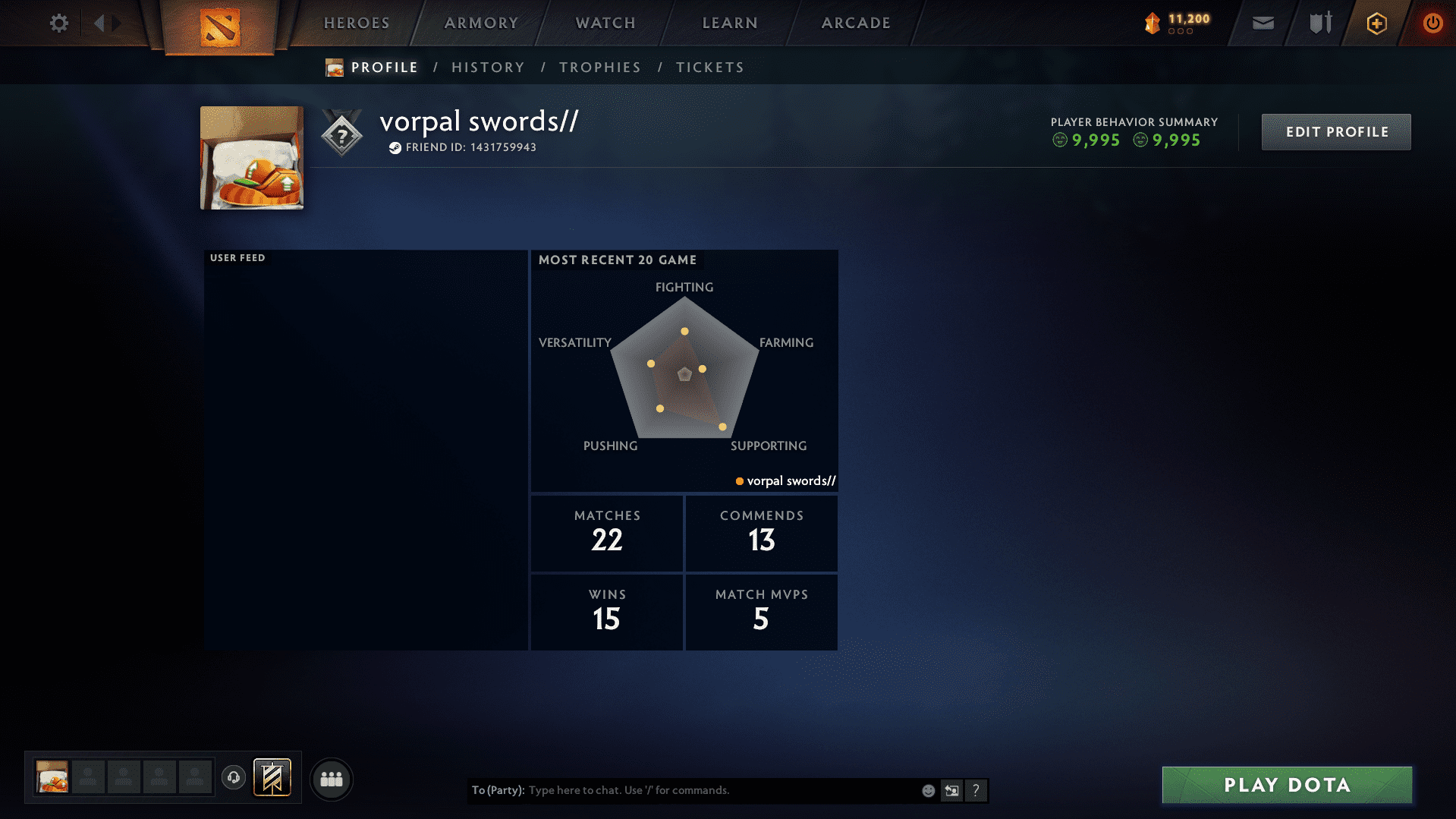Open the Dota 2 logo home screen
1456x819 pixels.
tap(219, 24)
